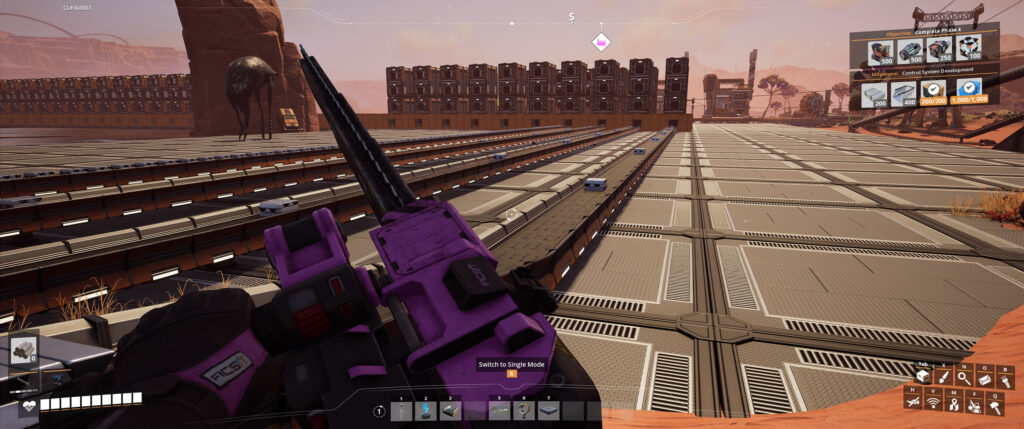
Task: Click the chainsaw fuel slot
Action: click(24, 350)
